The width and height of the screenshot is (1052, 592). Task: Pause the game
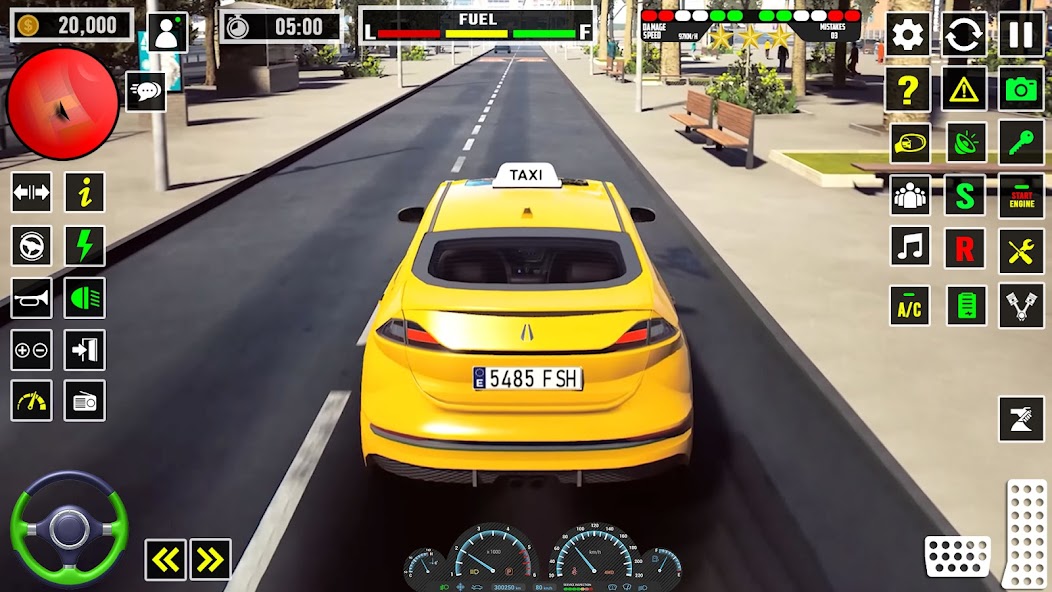pos(1021,35)
